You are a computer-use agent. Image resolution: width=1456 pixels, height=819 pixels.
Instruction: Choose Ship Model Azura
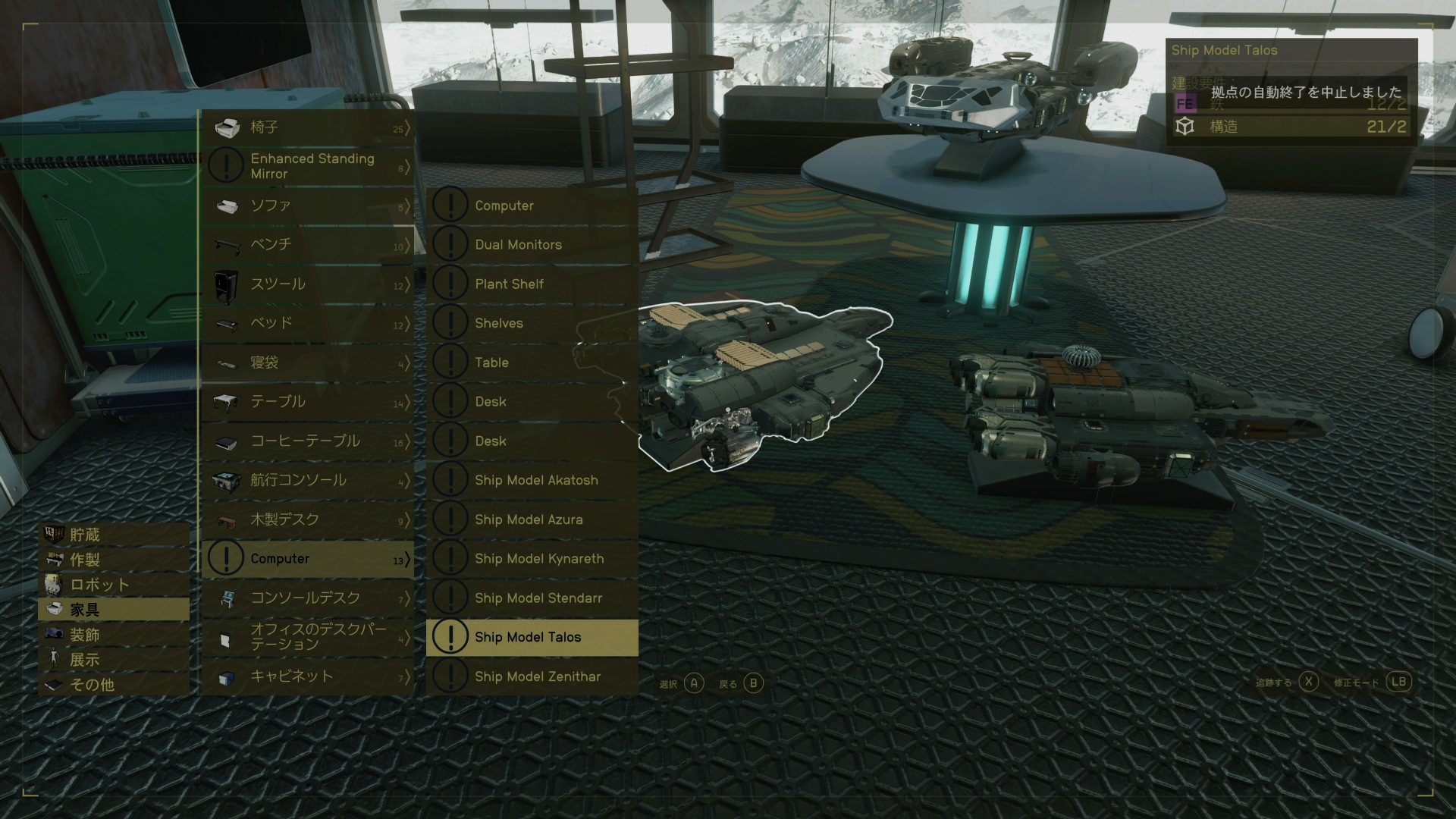point(531,519)
